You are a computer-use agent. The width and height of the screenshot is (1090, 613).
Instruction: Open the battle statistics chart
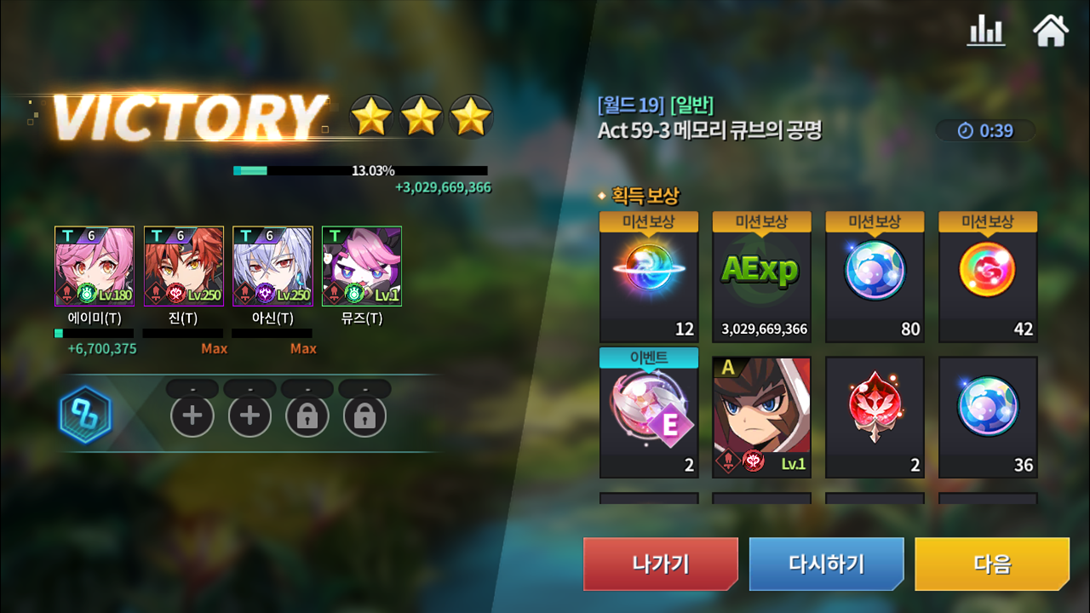[985, 31]
